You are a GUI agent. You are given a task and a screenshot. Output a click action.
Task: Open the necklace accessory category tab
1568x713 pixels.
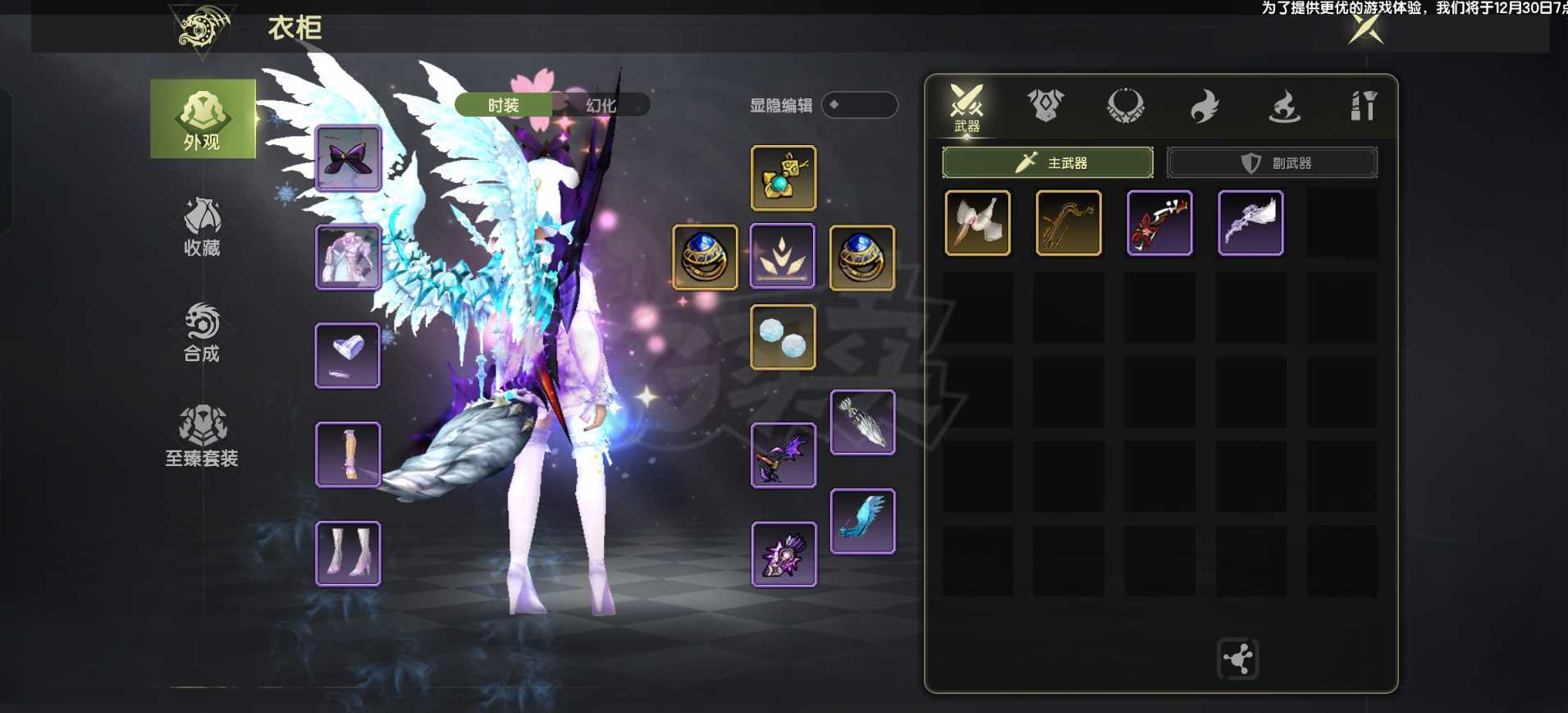coord(1125,106)
